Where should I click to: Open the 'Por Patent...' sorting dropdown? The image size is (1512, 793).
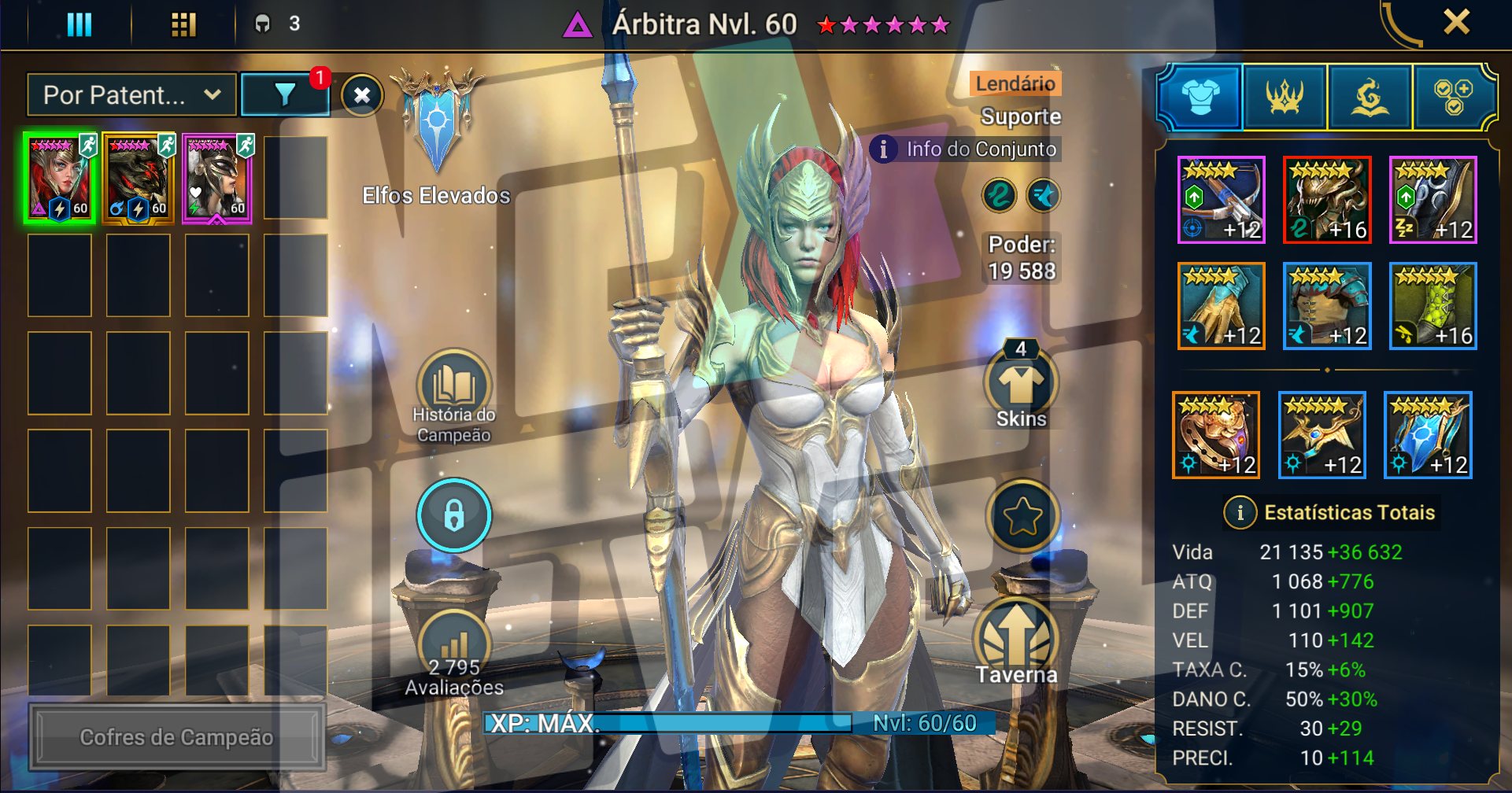point(131,95)
